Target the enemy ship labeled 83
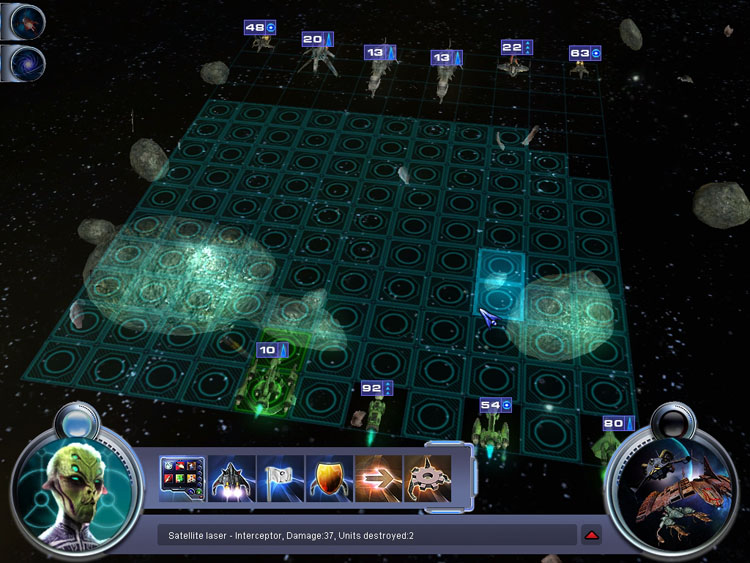Viewport: 750px width, 563px height. pos(580,69)
